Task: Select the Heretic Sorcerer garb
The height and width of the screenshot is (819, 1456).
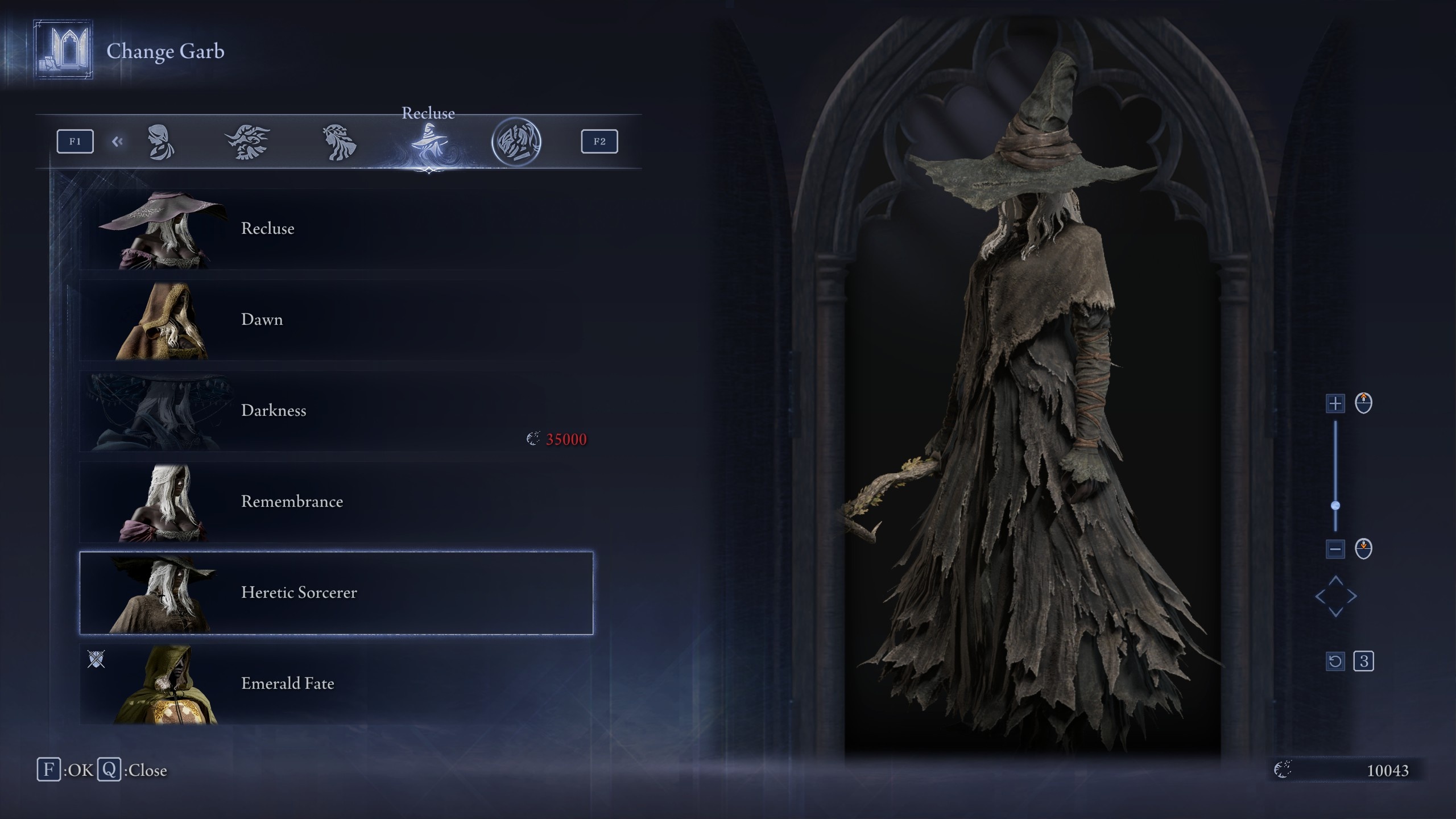Action: tap(336, 593)
